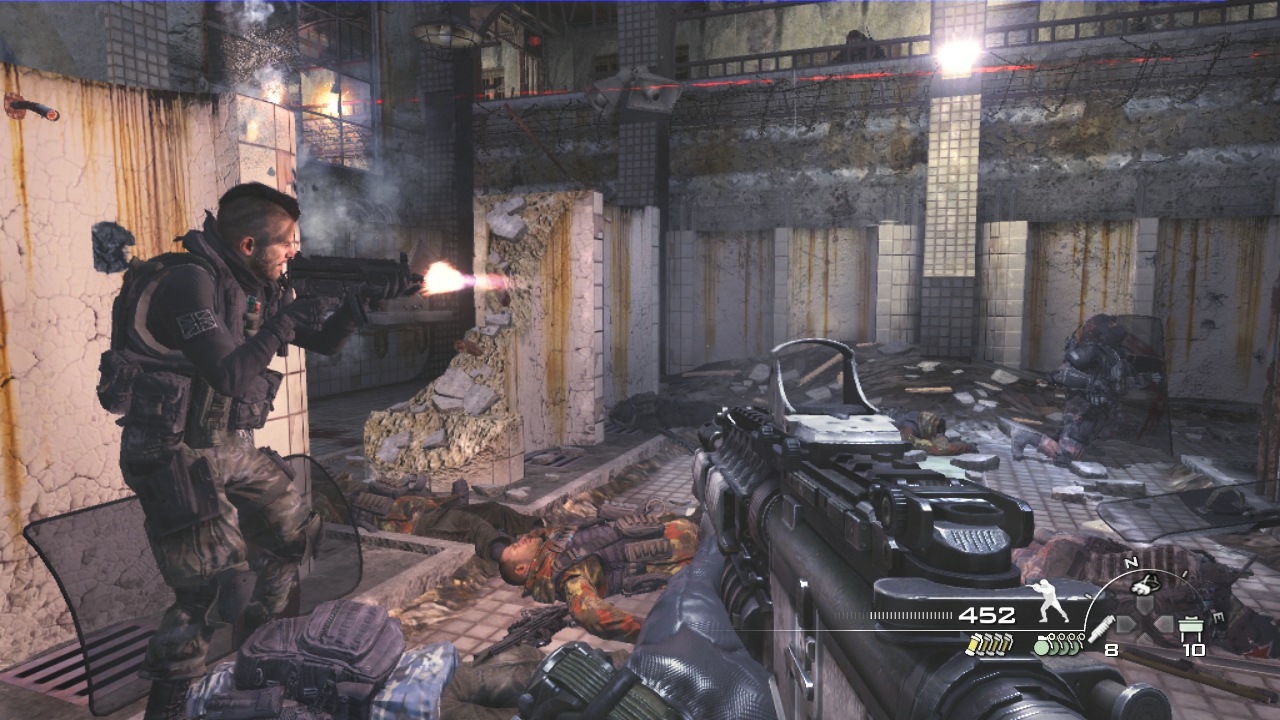Click the N marker on the compass
Screen dimensions: 1280x720
1129,562
